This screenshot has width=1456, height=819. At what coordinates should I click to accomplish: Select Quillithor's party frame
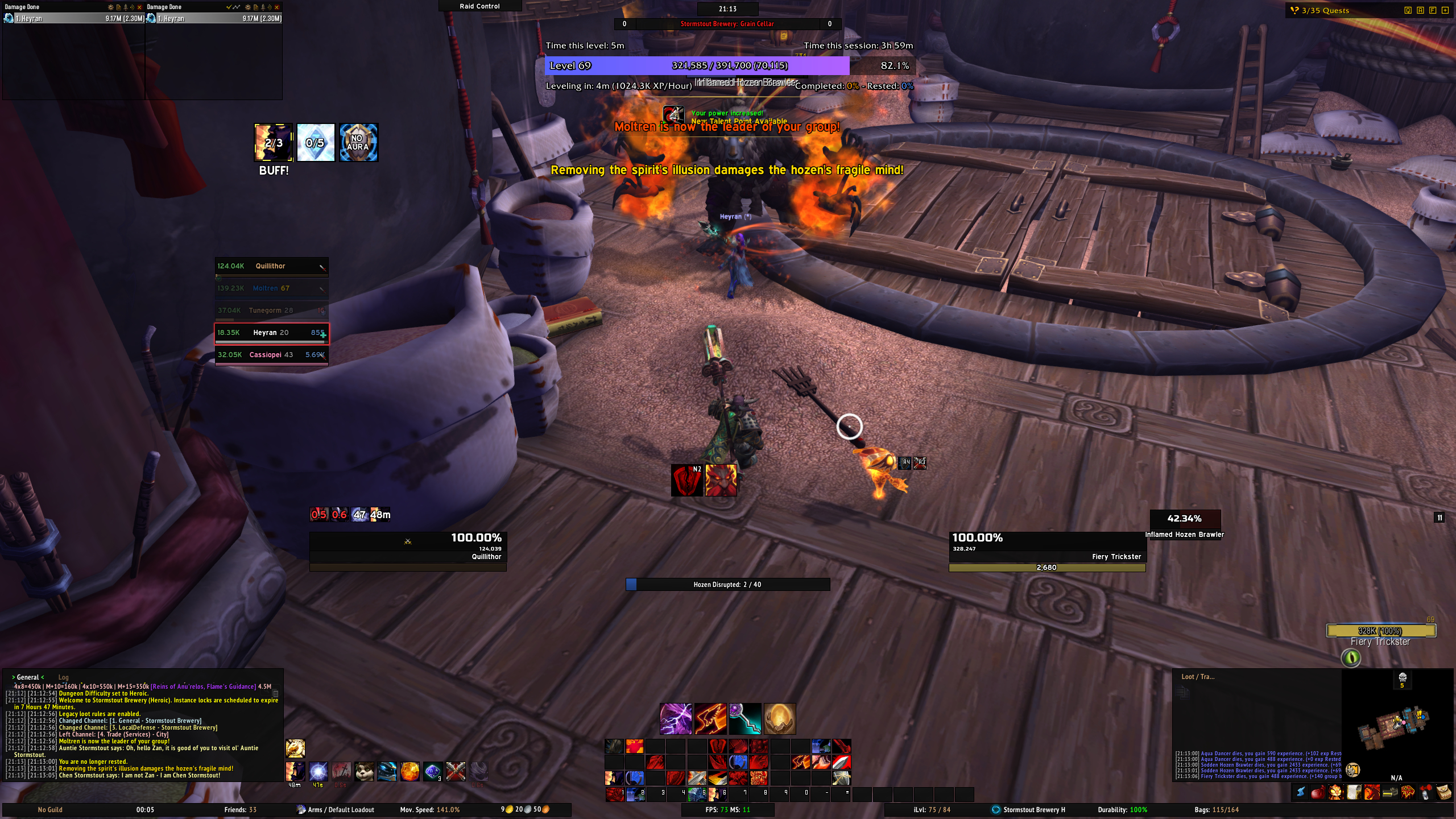pos(271,266)
